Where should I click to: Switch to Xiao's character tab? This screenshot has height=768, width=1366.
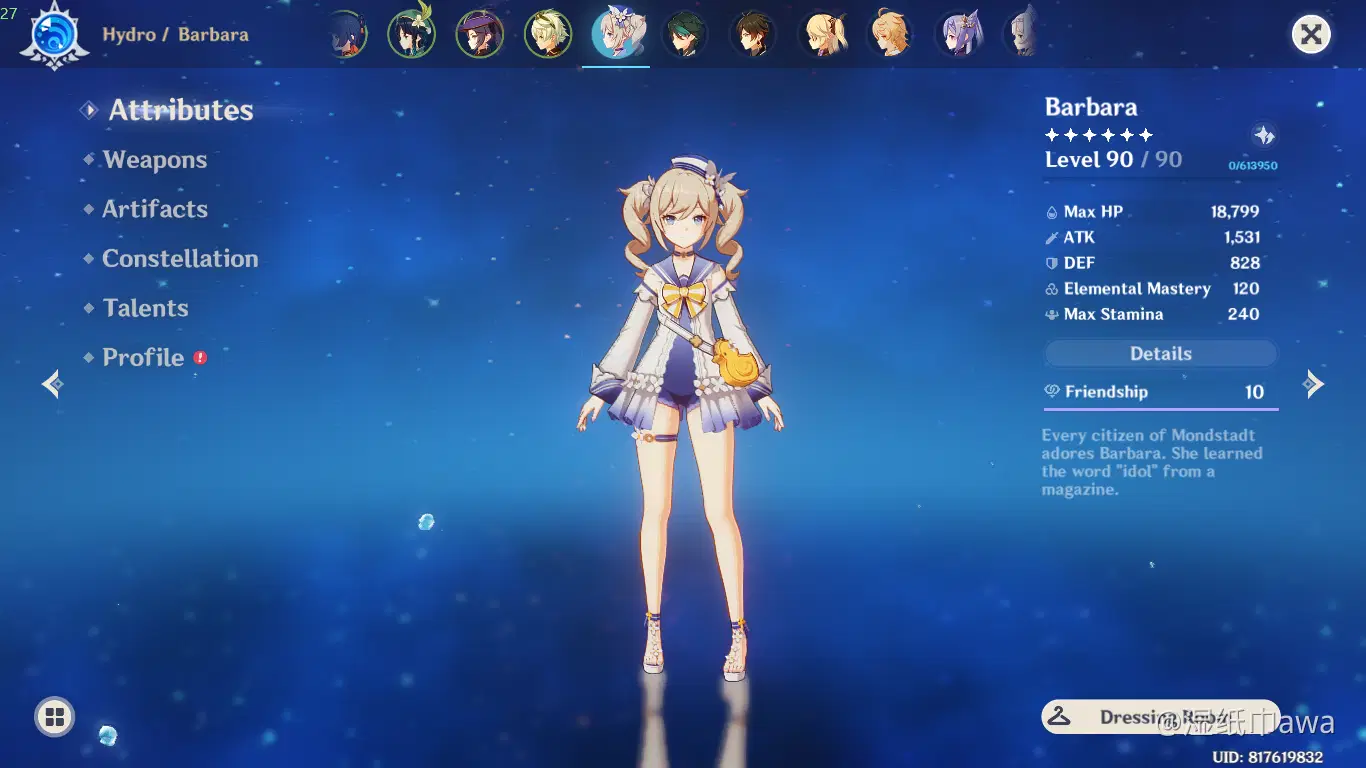coord(684,33)
